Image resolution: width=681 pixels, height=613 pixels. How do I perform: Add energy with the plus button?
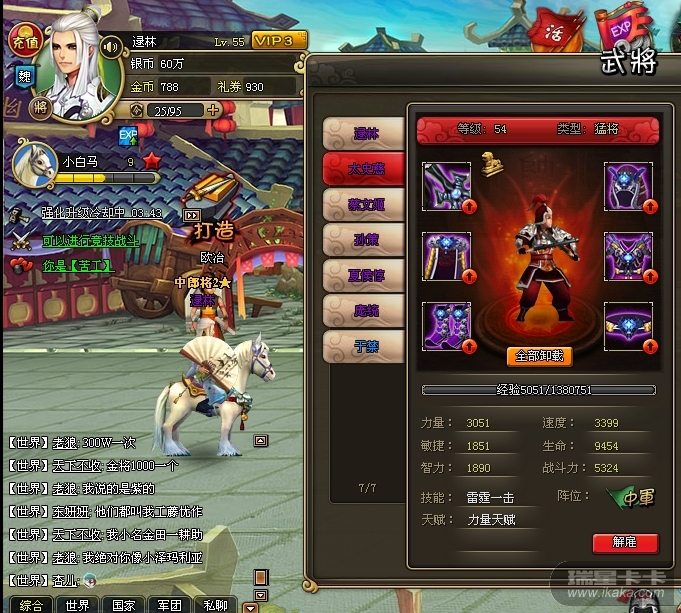[x=212, y=110]
